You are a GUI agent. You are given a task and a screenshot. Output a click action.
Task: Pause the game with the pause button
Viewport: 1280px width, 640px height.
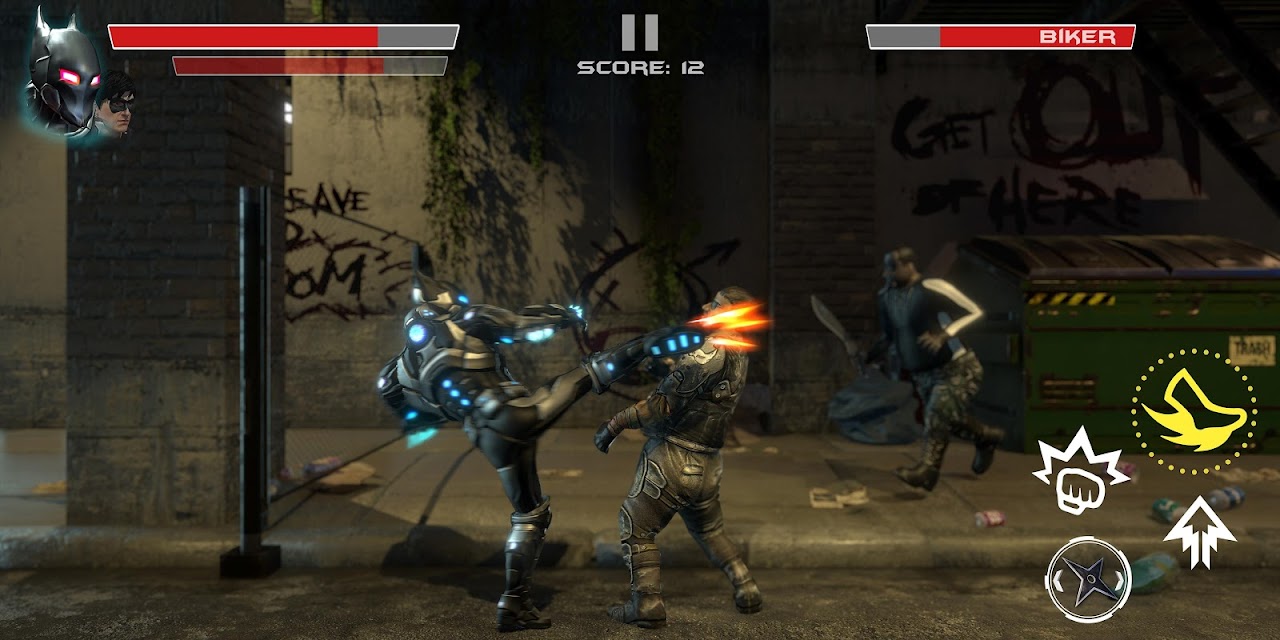(640, 32)
